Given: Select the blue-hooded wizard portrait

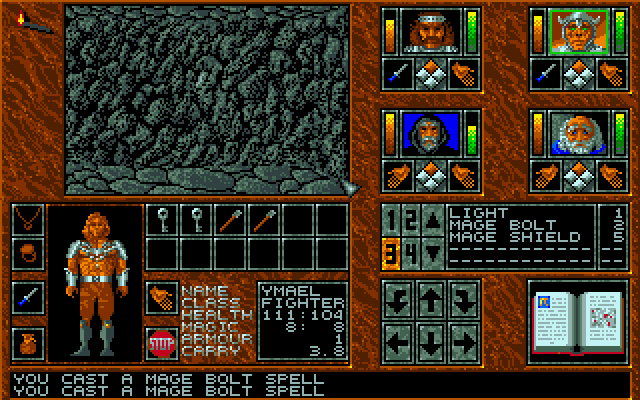Looking at the screenshot, I should pyautogui.click(x=429, y=131).
